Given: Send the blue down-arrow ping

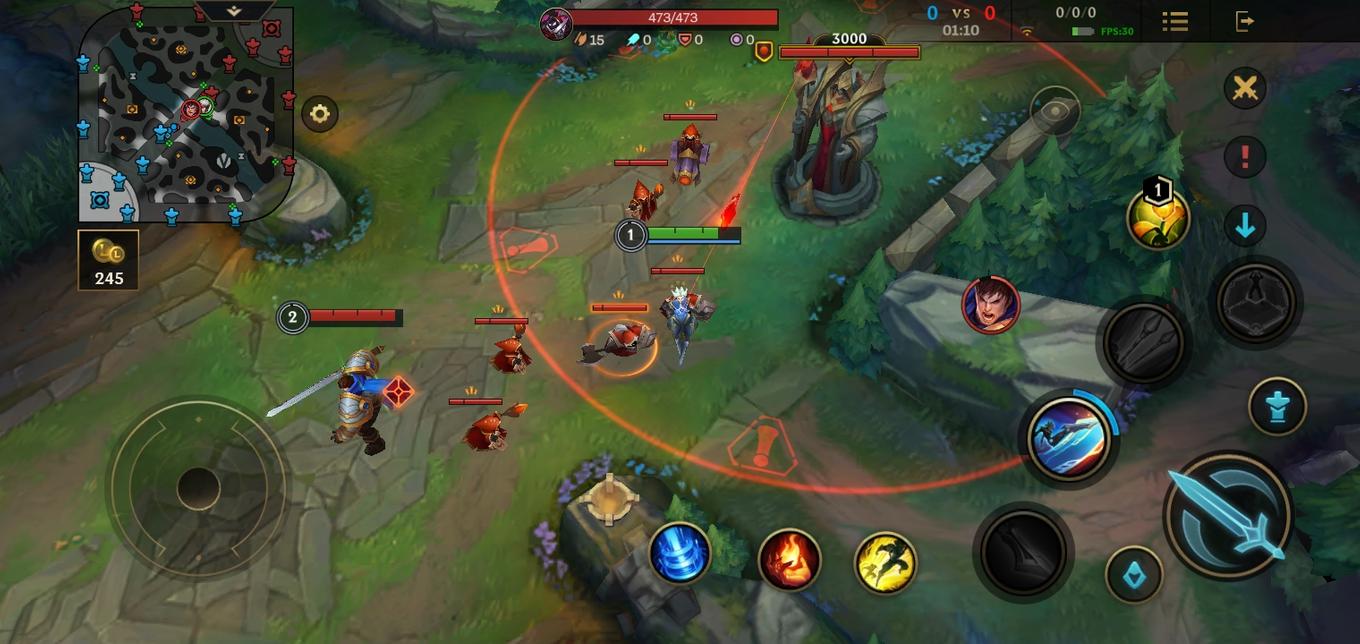Looking at the screenshot, I should pos(1245,226).
